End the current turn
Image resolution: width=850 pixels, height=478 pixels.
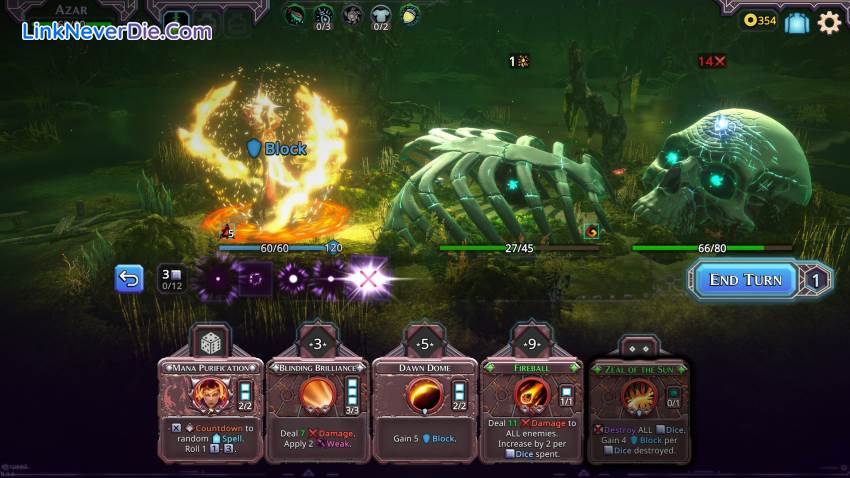pyautogui.click(x=745, y=280)
